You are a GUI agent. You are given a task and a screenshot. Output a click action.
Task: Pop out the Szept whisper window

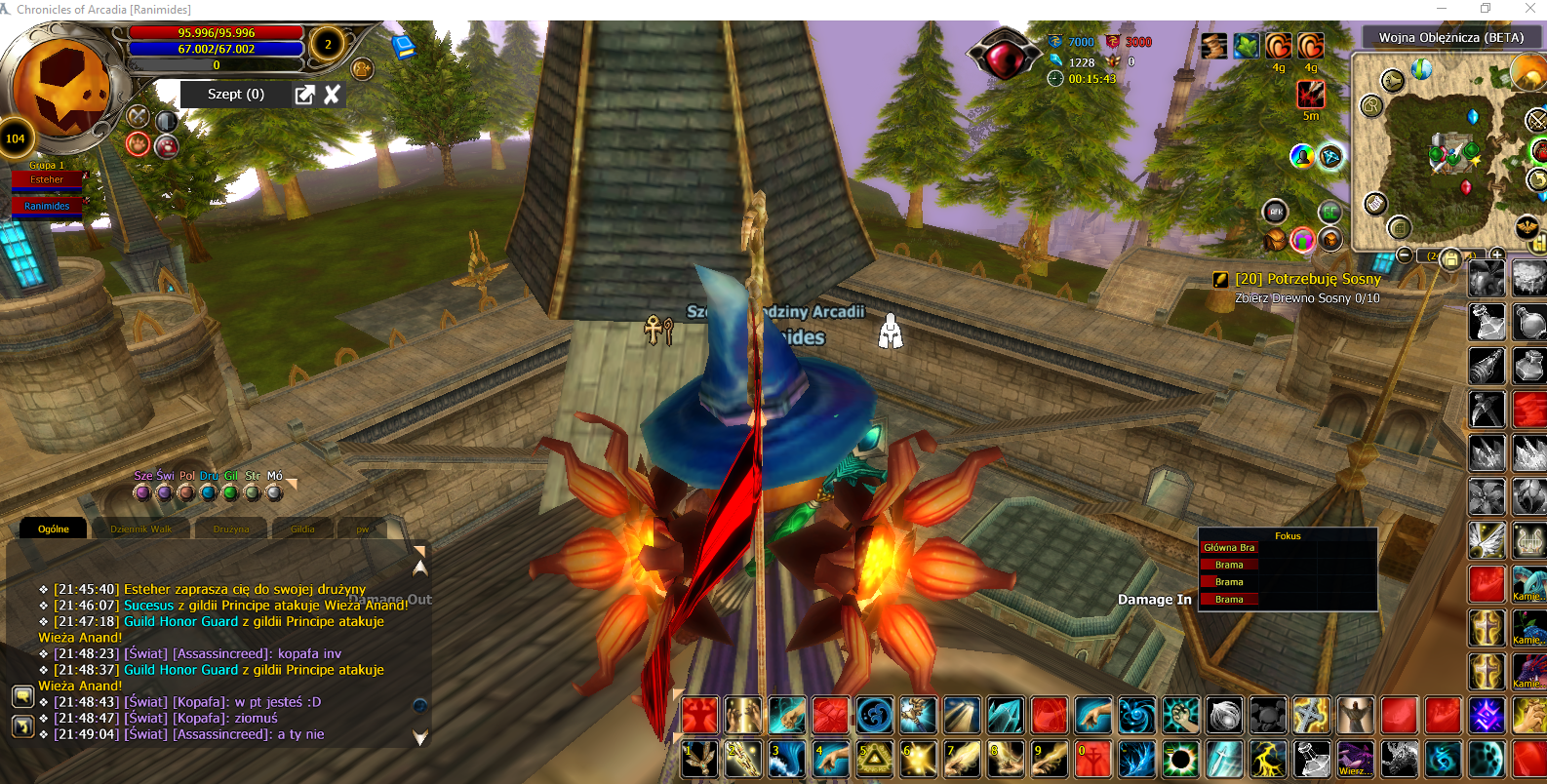tap(305, 94)
